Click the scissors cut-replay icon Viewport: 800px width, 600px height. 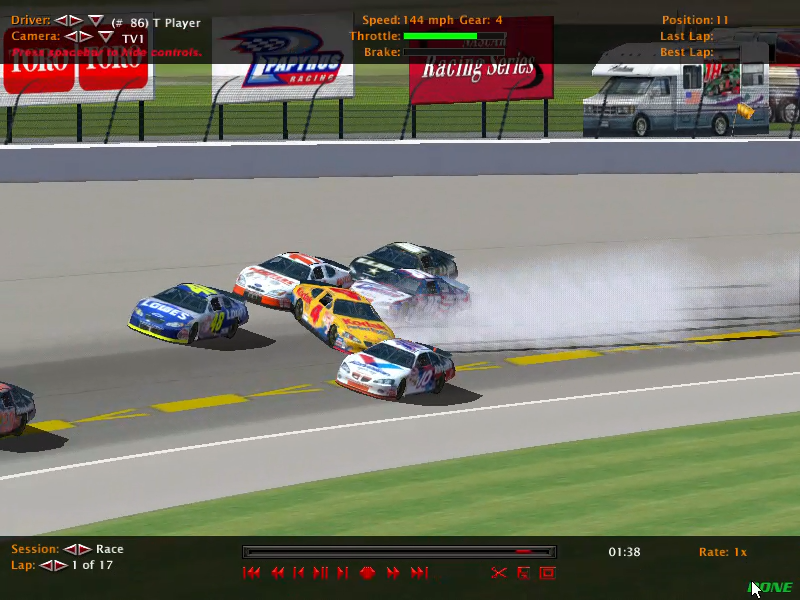click(x=499, y=573)
